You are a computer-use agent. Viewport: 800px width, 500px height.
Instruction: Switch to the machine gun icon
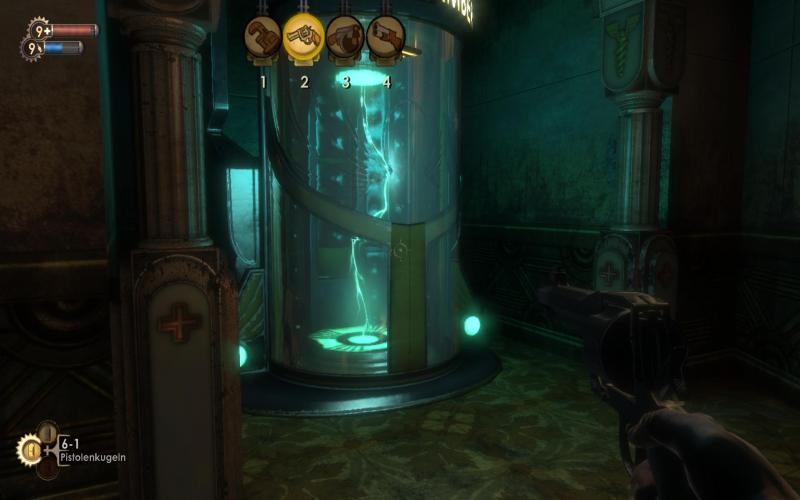pyautogui.click(x=345, y=35)
